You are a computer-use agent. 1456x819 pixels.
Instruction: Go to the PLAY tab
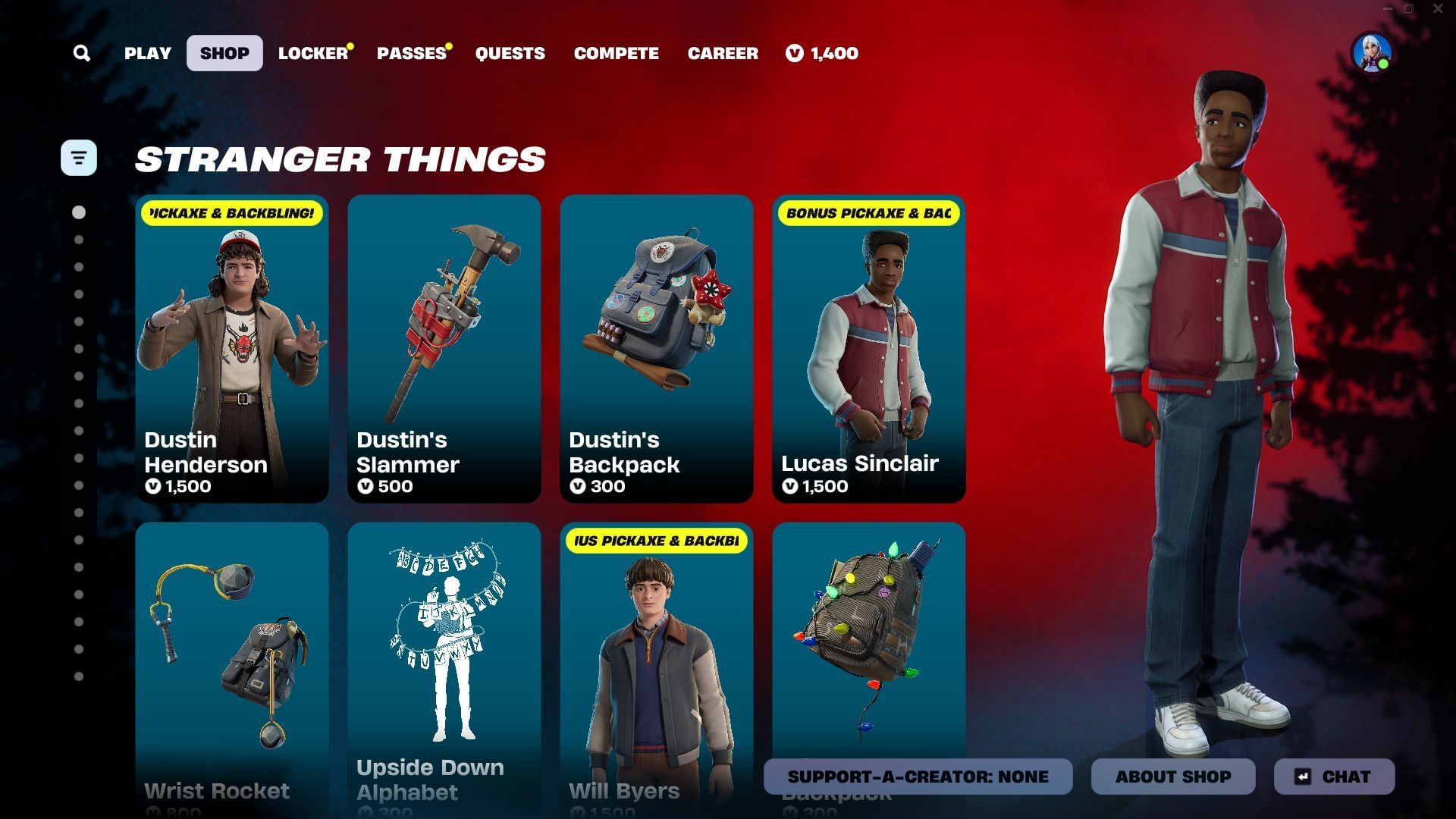(x=147, y=53)
